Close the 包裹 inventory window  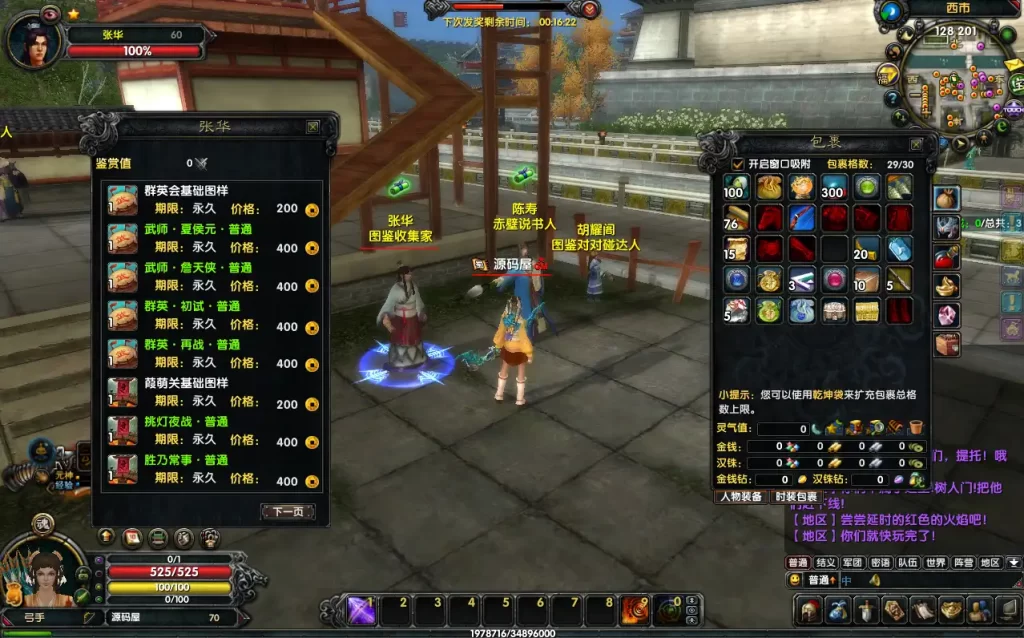(x=915, y=143)
